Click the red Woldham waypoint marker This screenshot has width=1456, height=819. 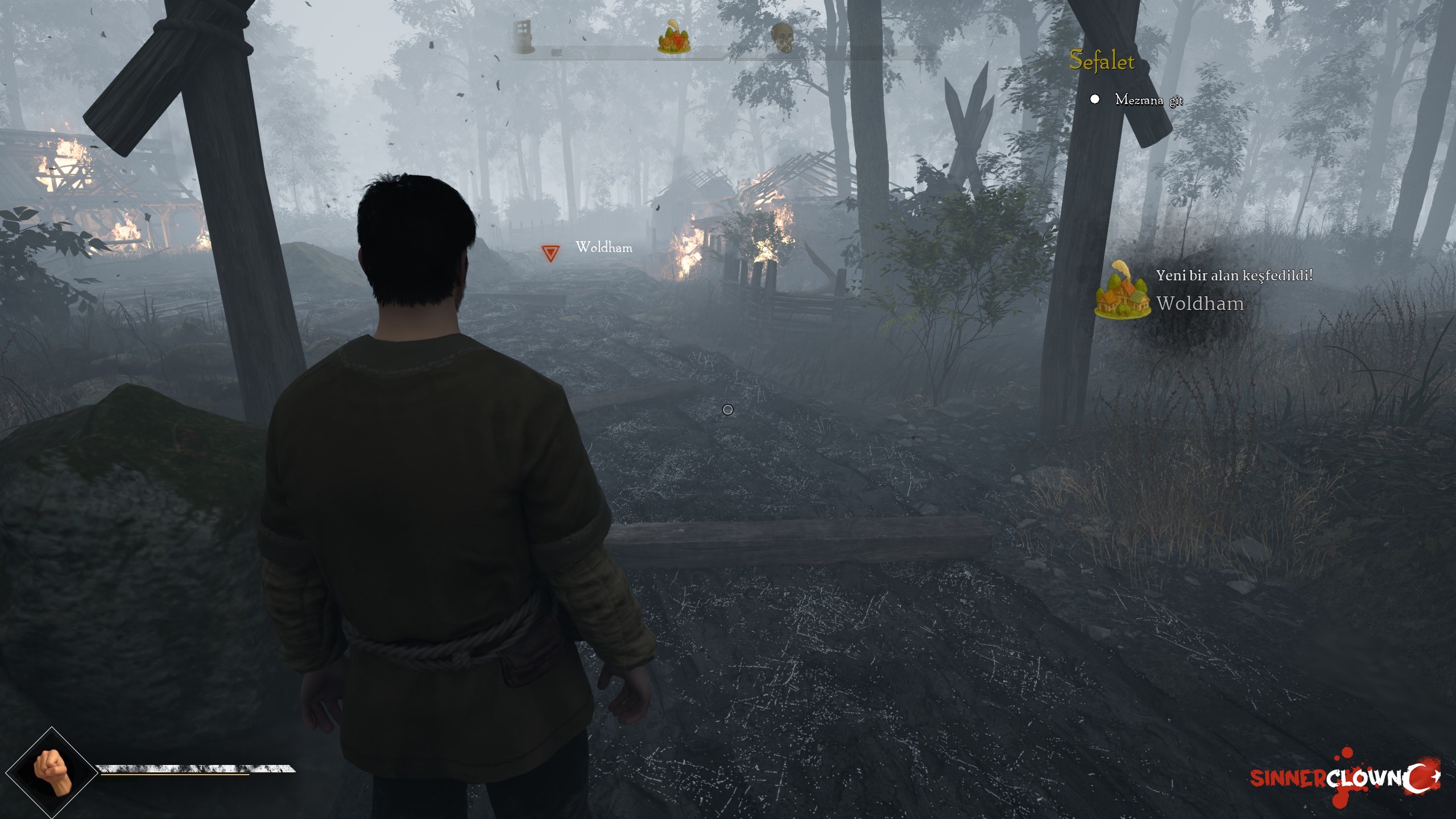coord(550,253)
